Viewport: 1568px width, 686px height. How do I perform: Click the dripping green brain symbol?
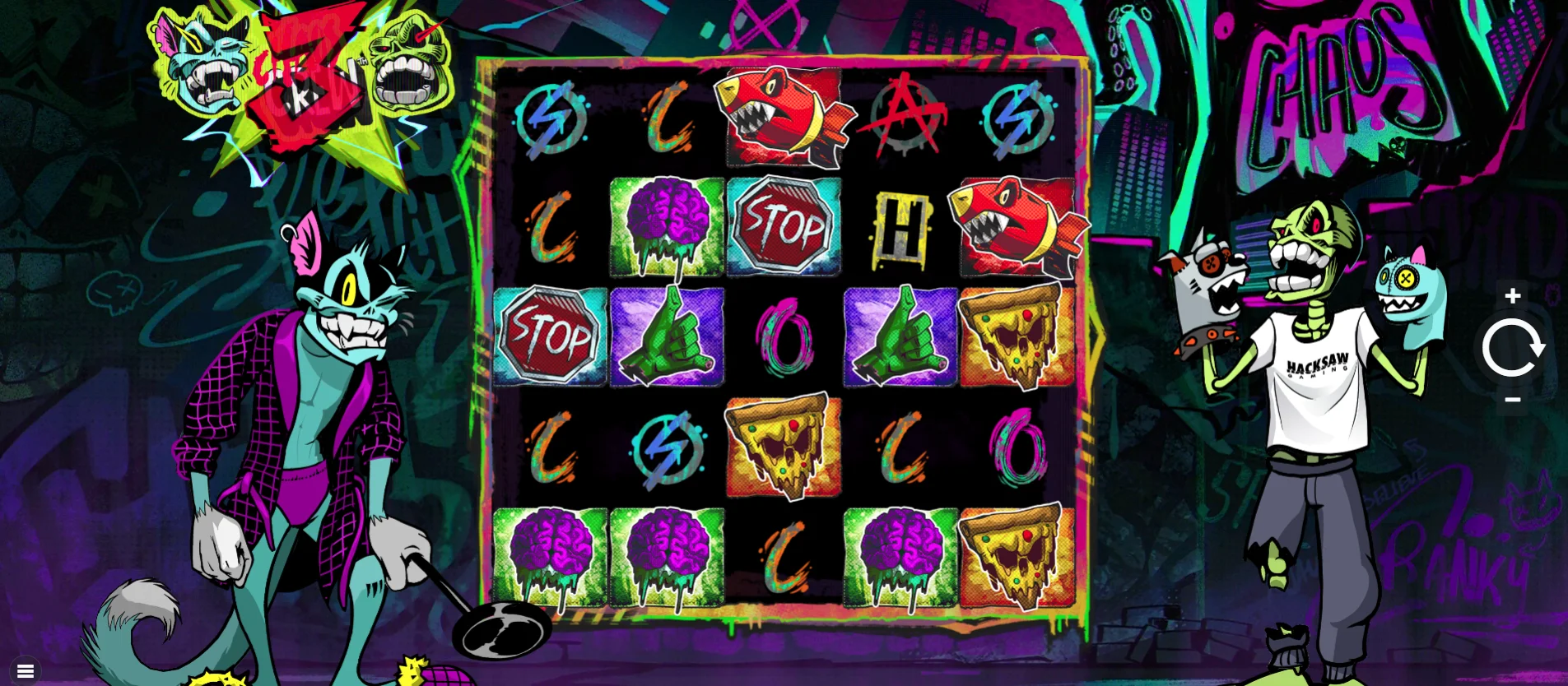tap(667, 225)
